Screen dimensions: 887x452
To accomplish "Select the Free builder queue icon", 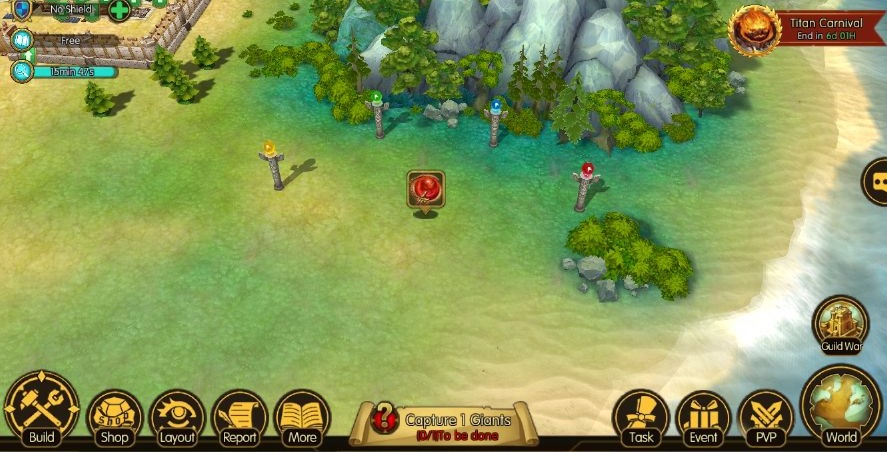I will [21, 41].
